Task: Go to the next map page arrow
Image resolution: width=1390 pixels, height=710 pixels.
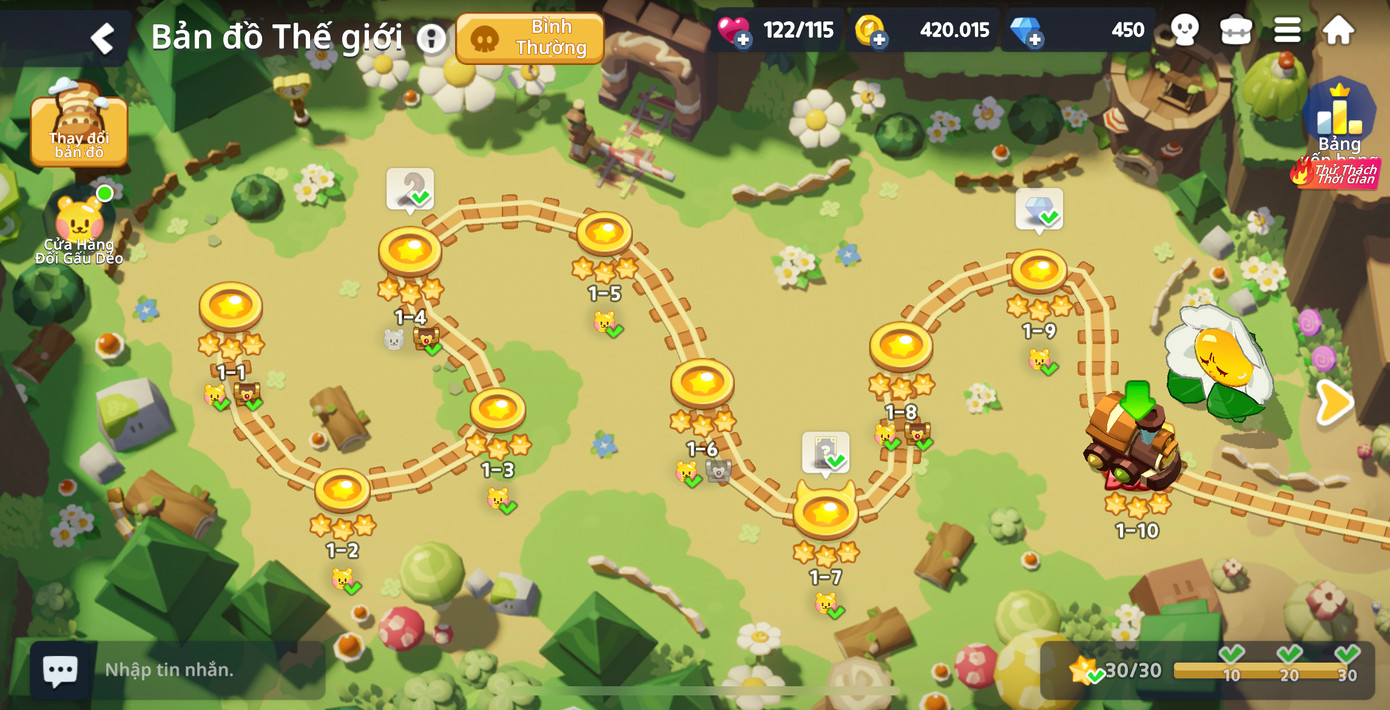Action: pos(1334,402)
